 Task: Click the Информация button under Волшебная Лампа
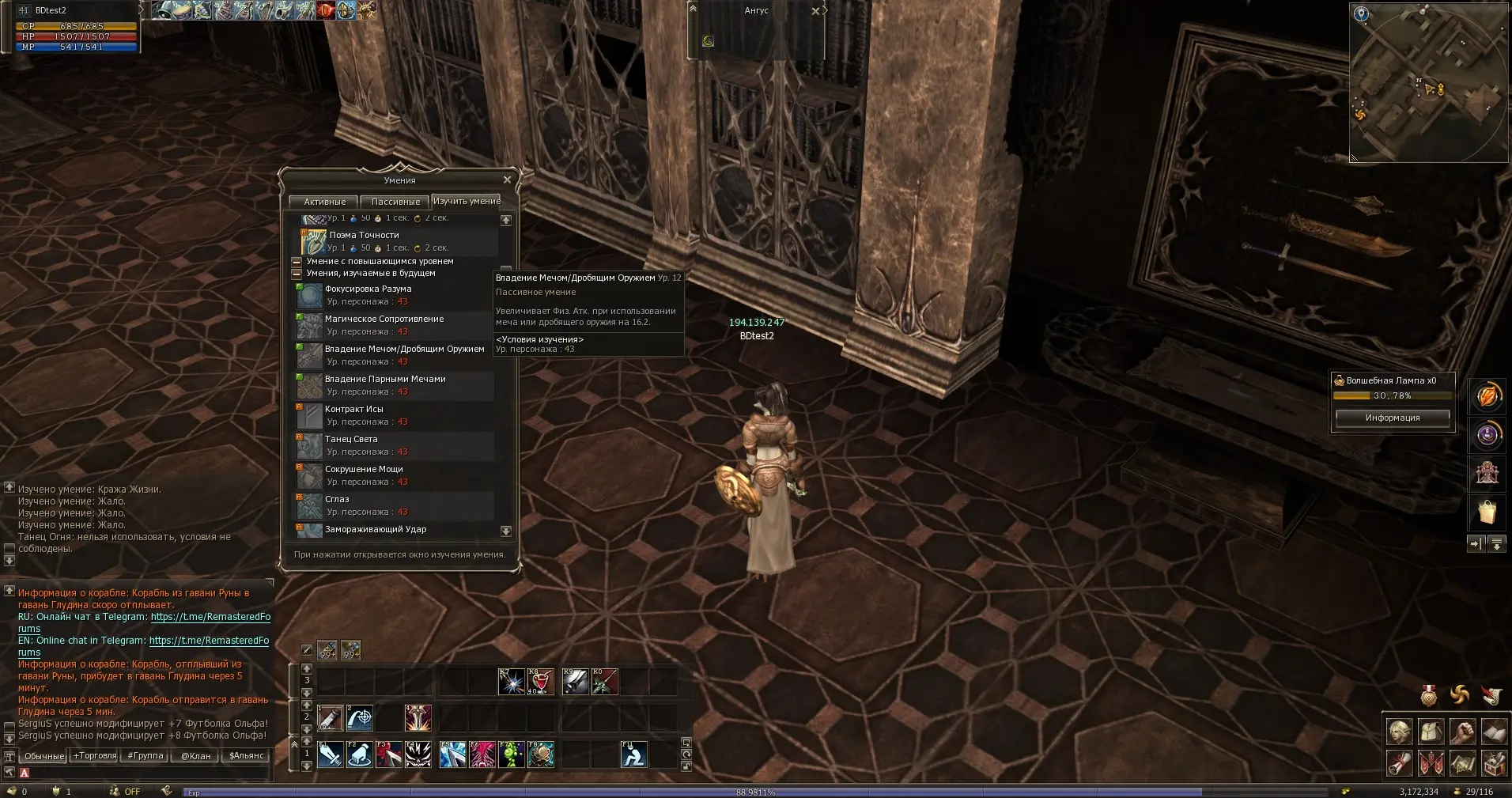[1392, 418]
